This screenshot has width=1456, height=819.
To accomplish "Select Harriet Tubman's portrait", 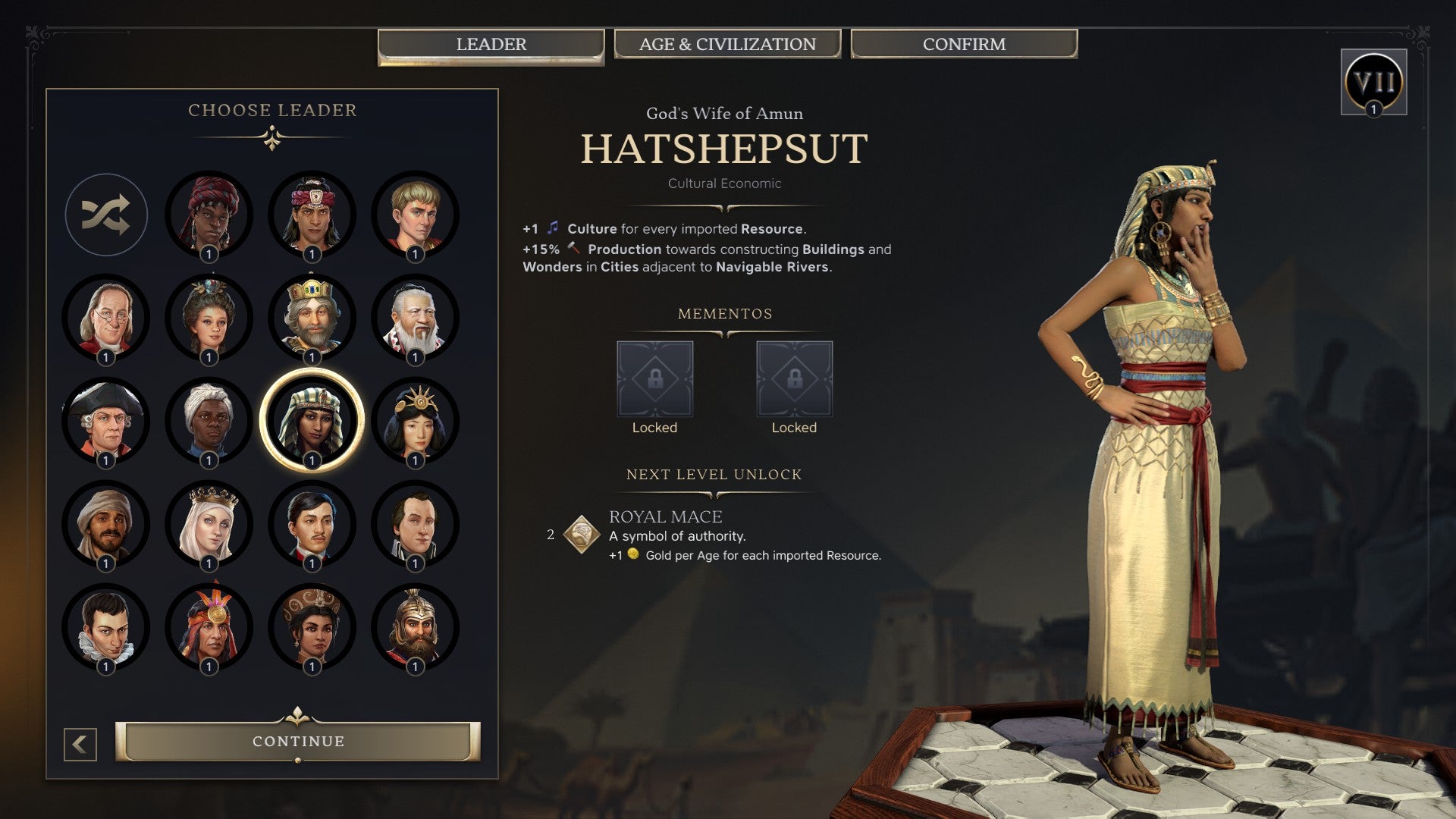I will coord(209,422).
